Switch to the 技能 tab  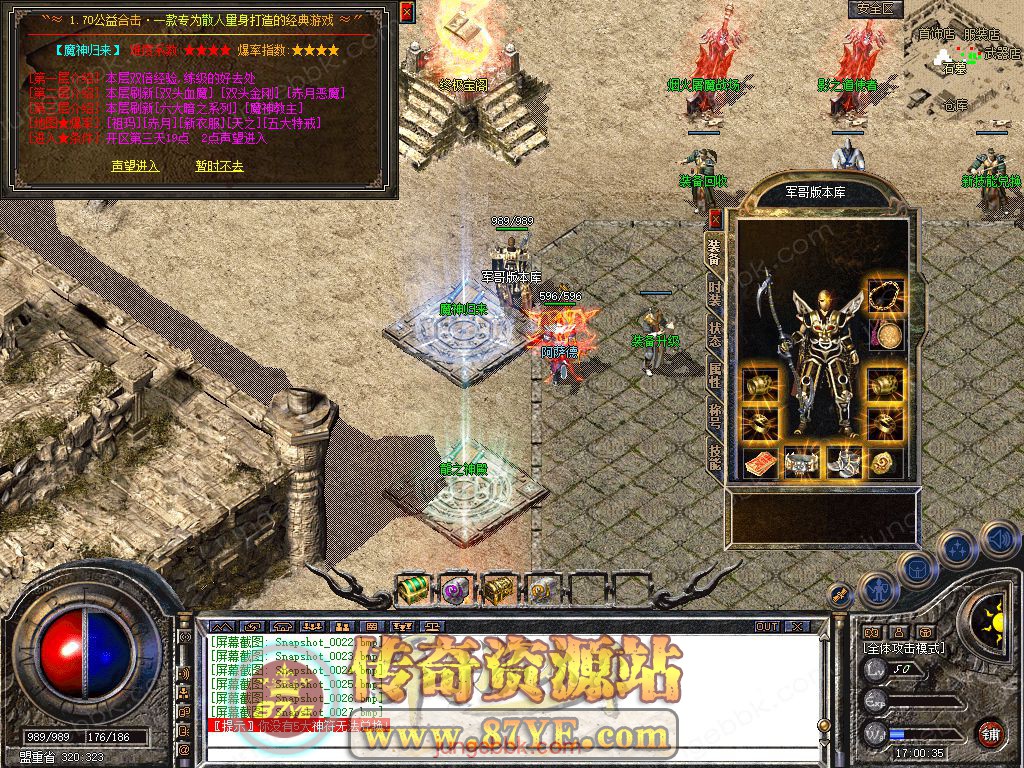point(715,456)
